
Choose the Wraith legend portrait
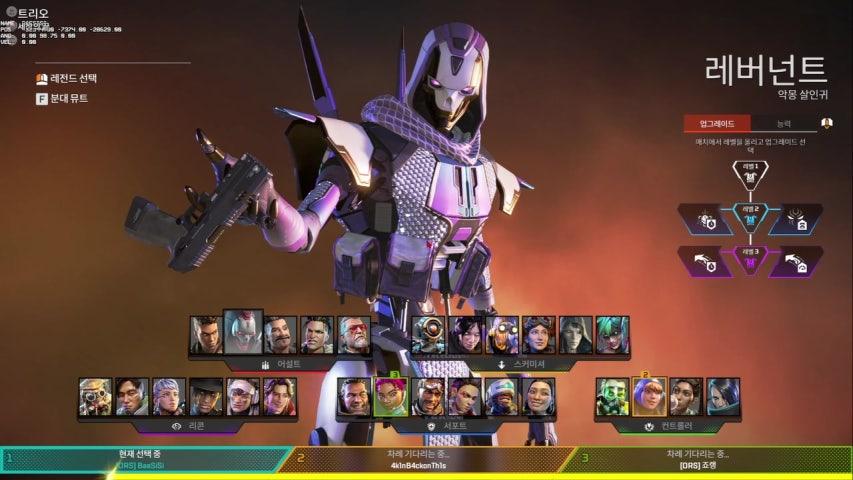(x=465, y=335)
